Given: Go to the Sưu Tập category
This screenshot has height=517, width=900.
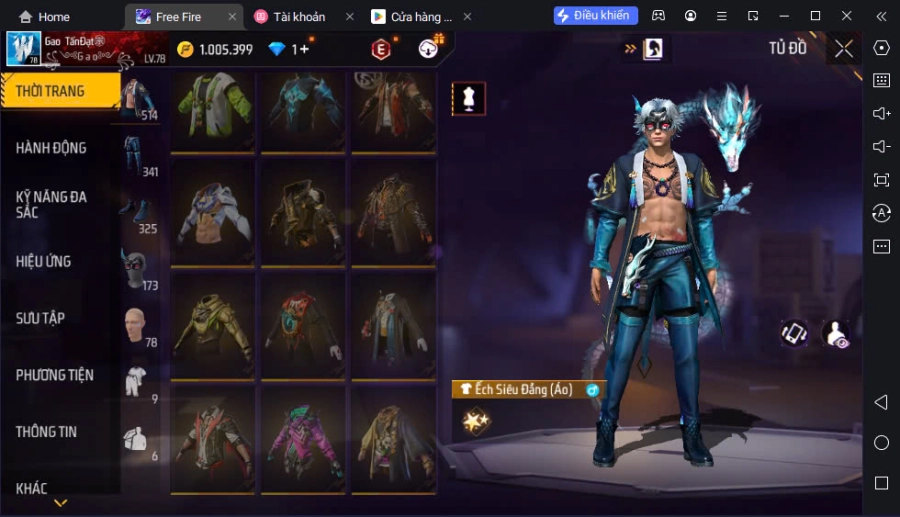Looking at the screenshot, I should (x=41, y=318).
